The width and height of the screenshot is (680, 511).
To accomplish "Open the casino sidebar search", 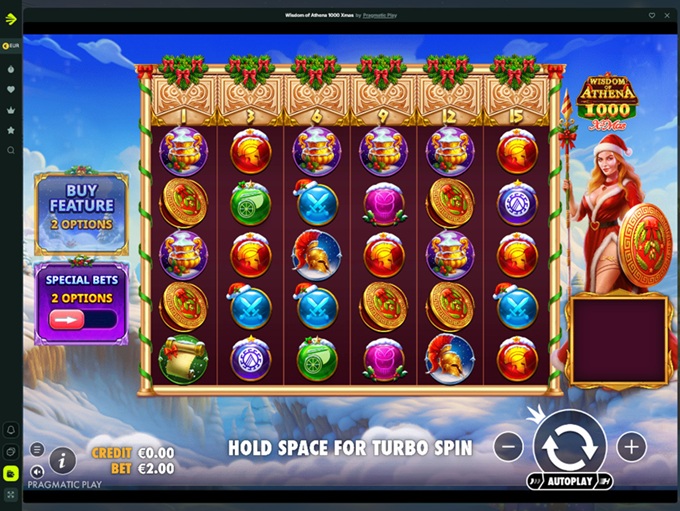I will point(11,150).
